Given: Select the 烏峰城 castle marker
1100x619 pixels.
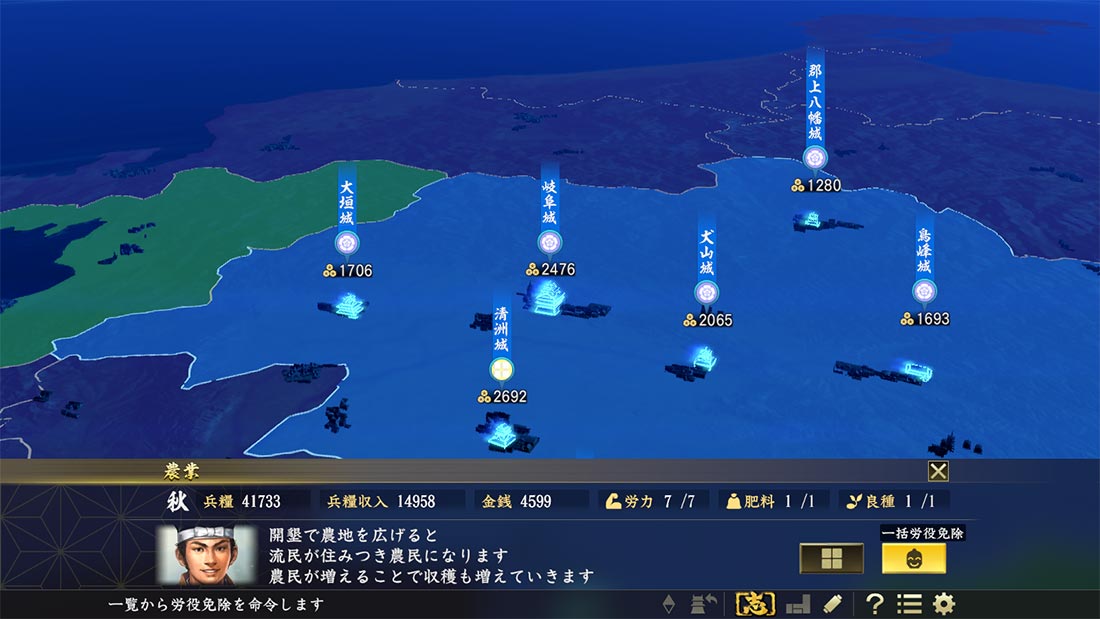Looking at the screenshot, I should (x=924, y=291).
